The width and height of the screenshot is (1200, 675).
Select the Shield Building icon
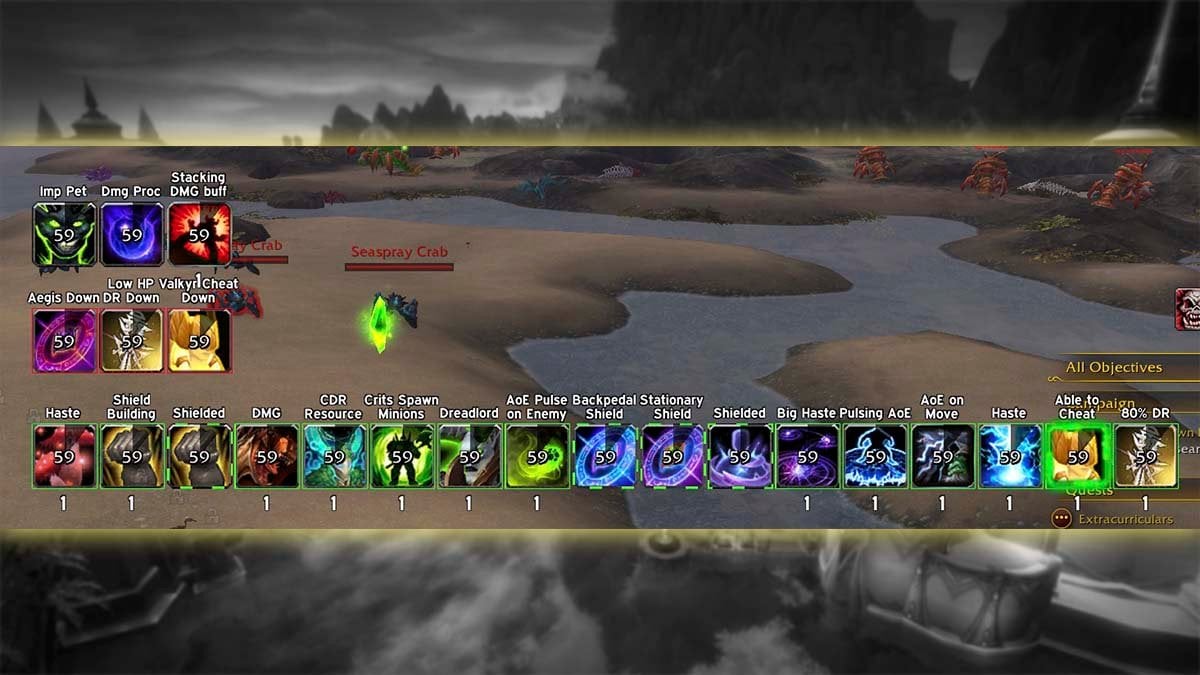click(132, 456)
